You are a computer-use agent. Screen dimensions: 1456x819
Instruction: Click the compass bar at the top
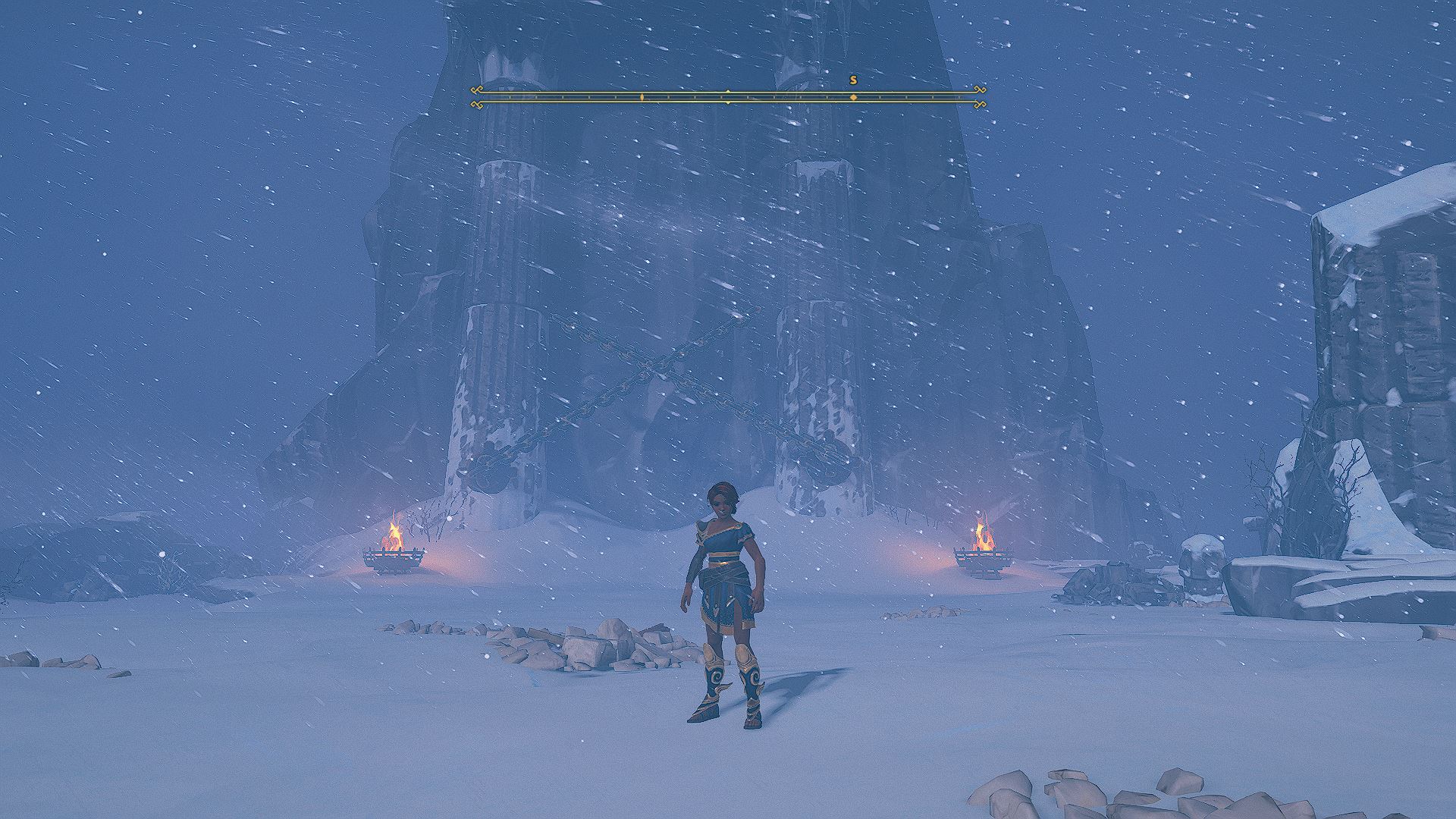click(x=728, y=97)
